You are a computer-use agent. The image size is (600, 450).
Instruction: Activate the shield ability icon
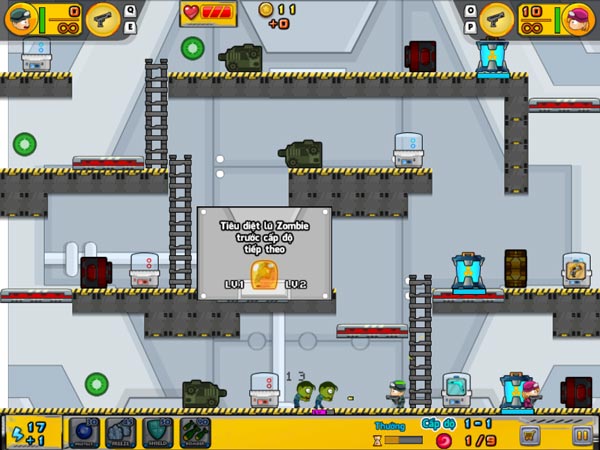tap(158, 433)
